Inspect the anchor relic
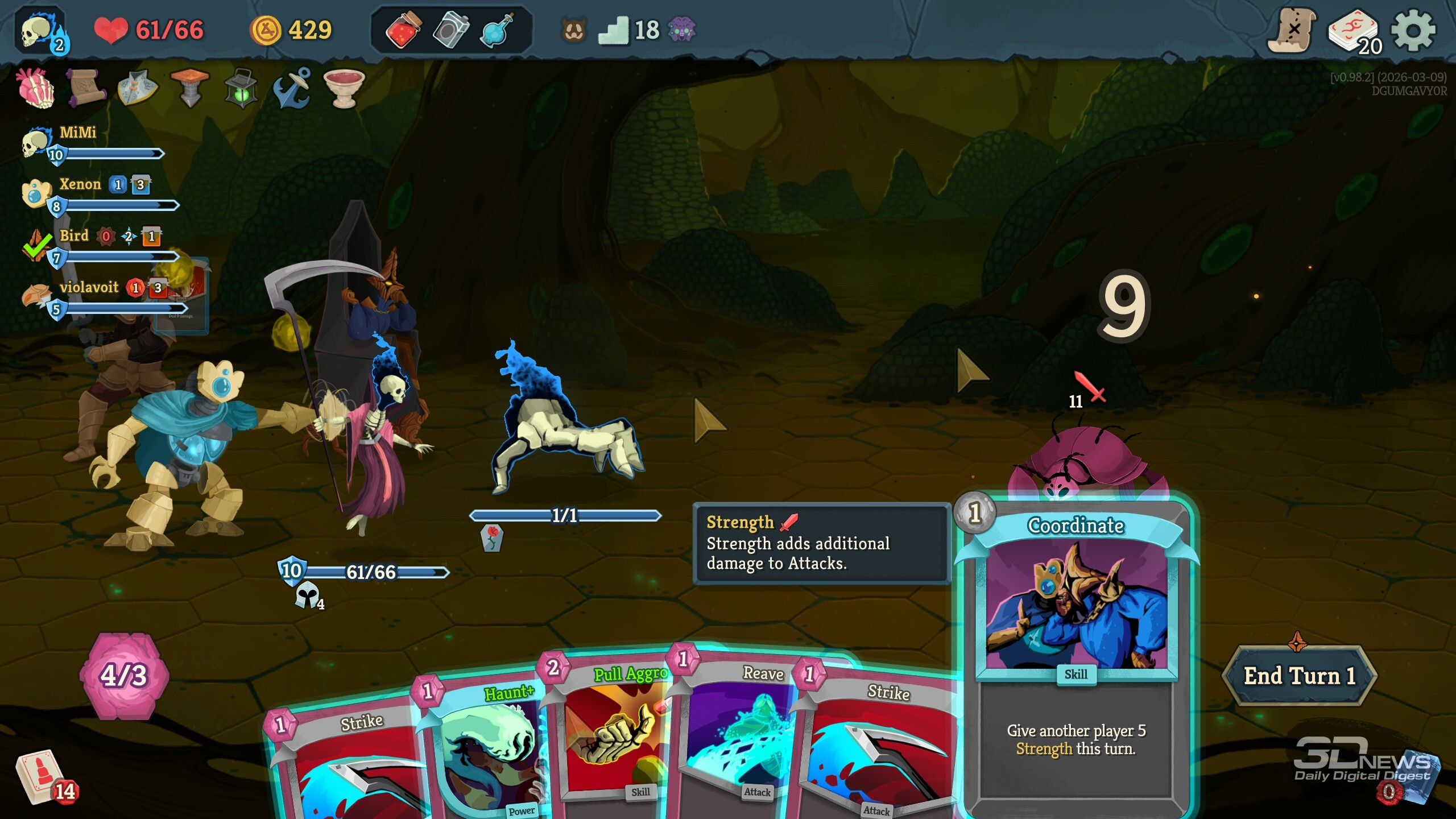Image resolution: width=1456 pixels, height=819 pixels. (292, 89)
